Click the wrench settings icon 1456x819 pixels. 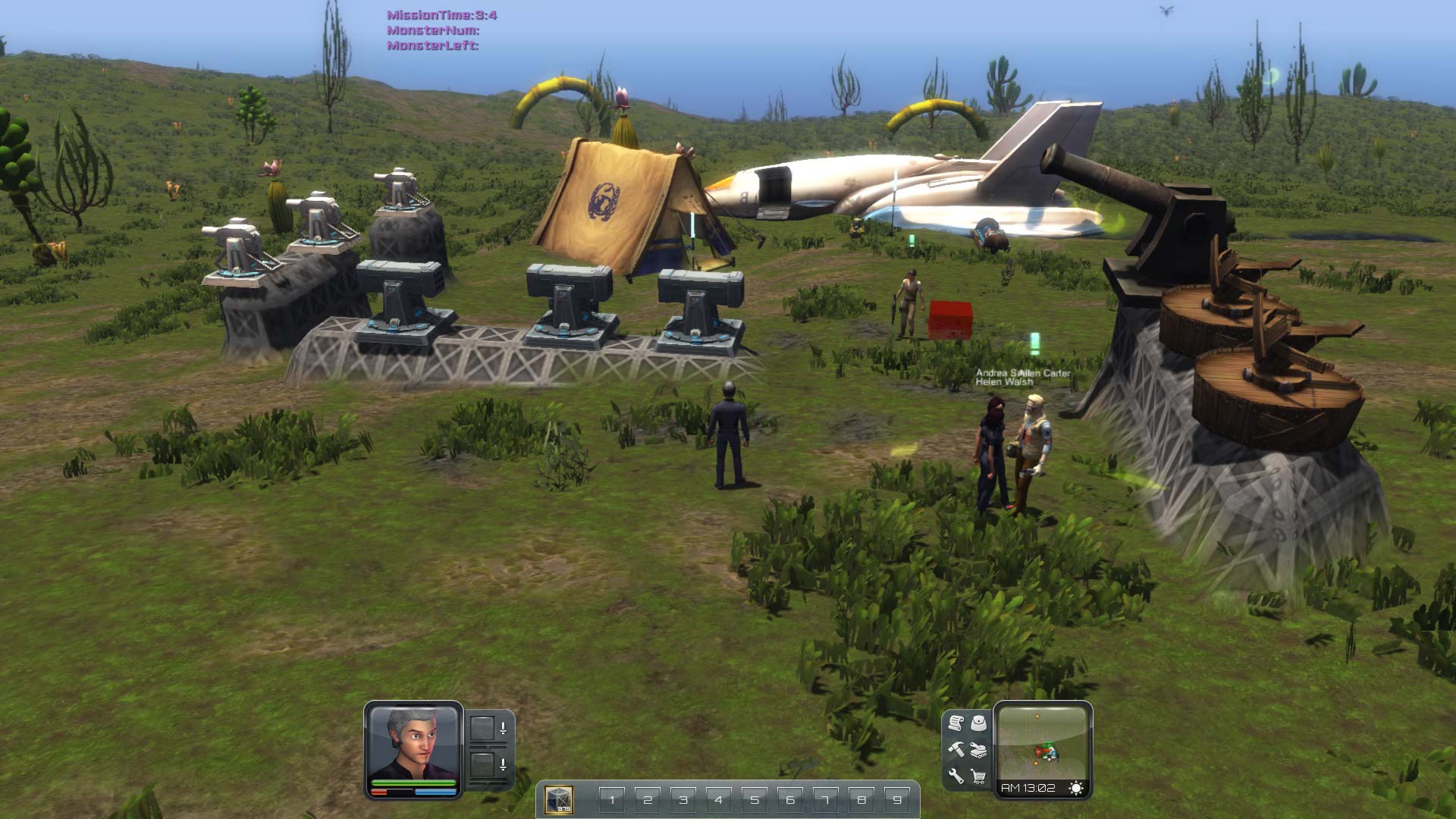tap(955, 776)
